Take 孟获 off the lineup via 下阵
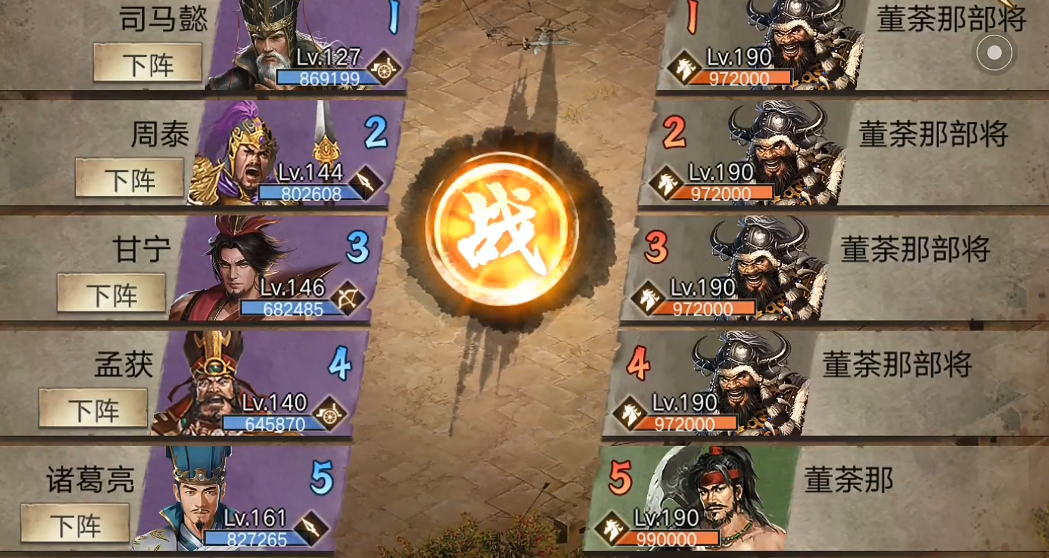 tap(93, 409)
